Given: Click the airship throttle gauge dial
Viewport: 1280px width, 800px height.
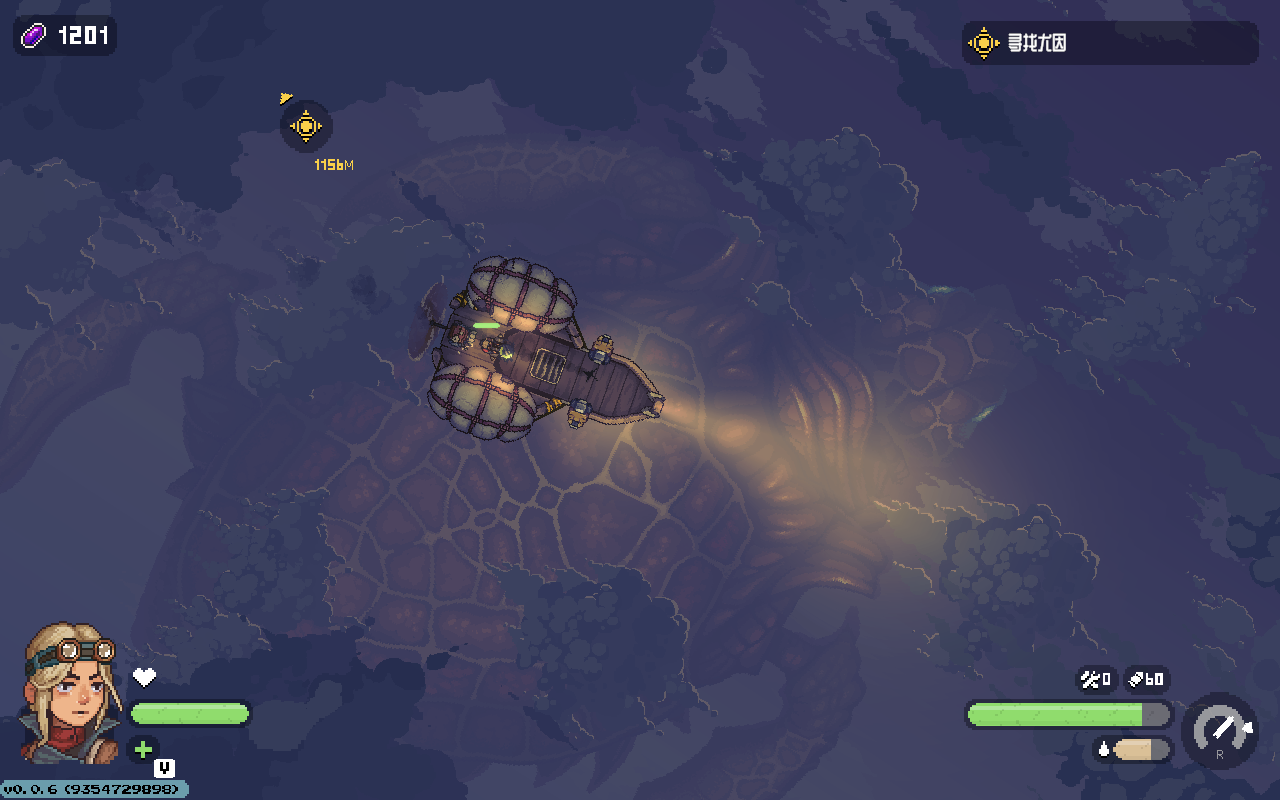Looking at the screenshot, I should pyautogui.click(x=1220, y=731).
